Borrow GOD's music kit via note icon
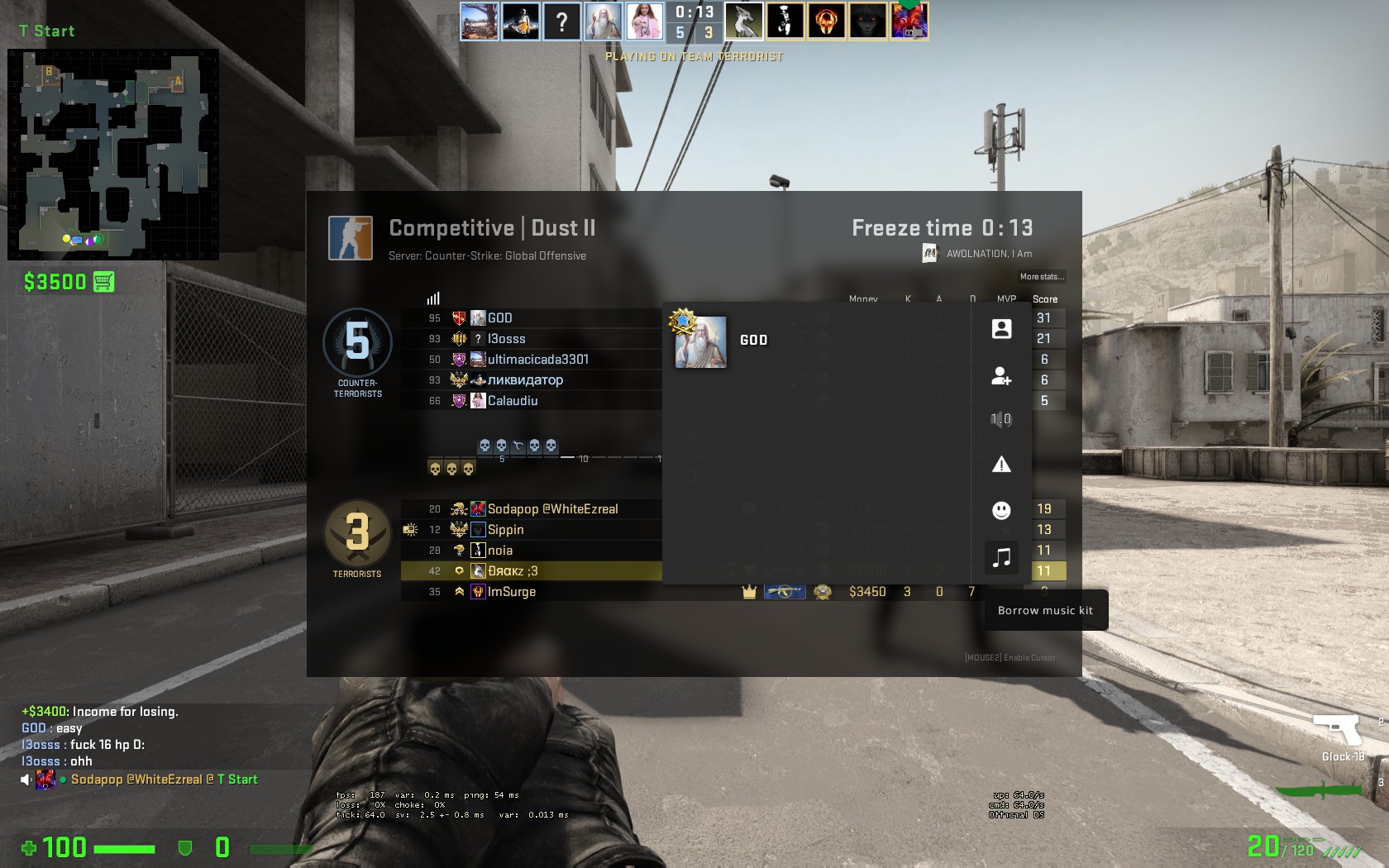 coord(1002,557)
